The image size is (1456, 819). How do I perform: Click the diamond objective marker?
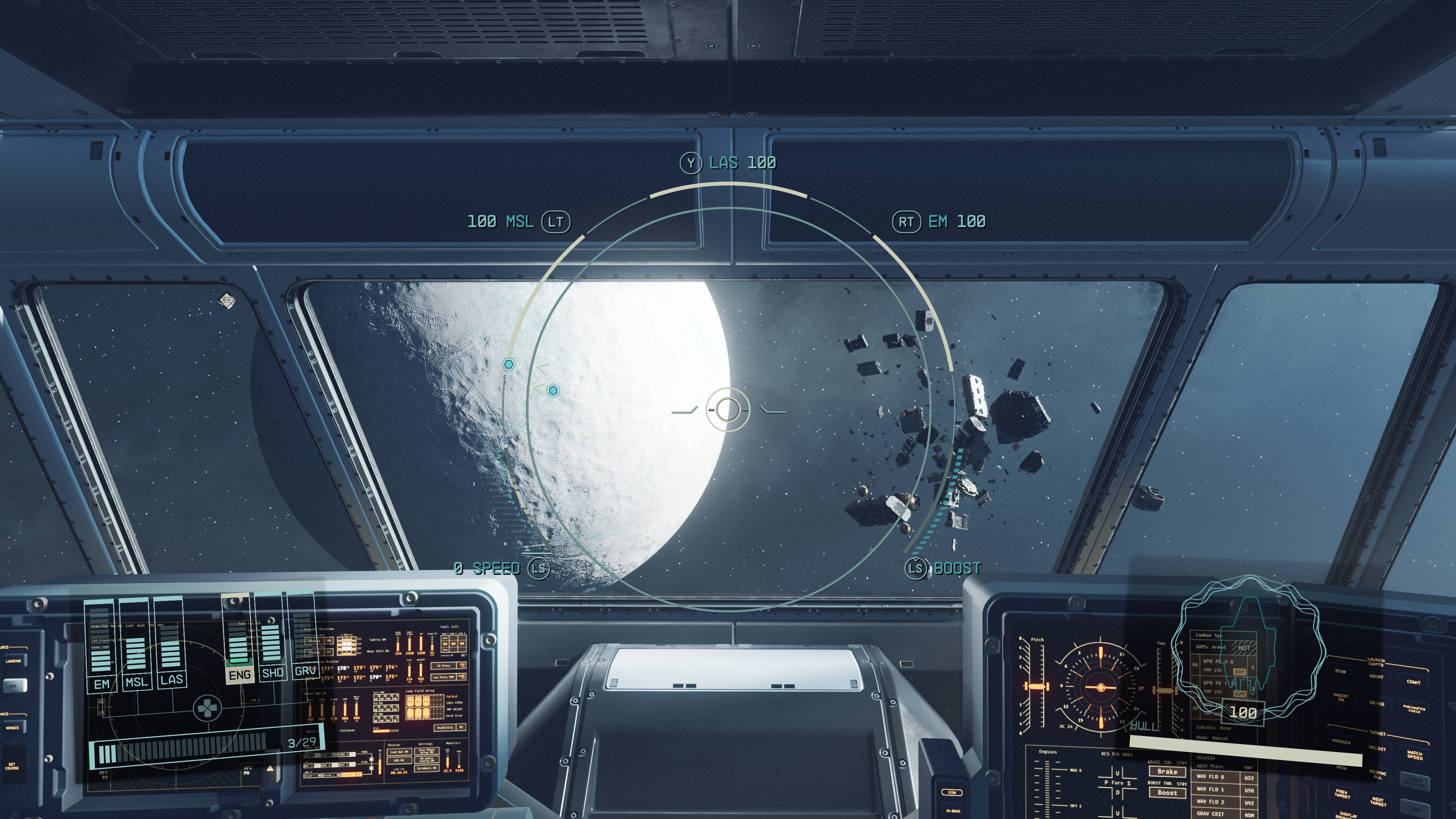click(x=227, y=300)
